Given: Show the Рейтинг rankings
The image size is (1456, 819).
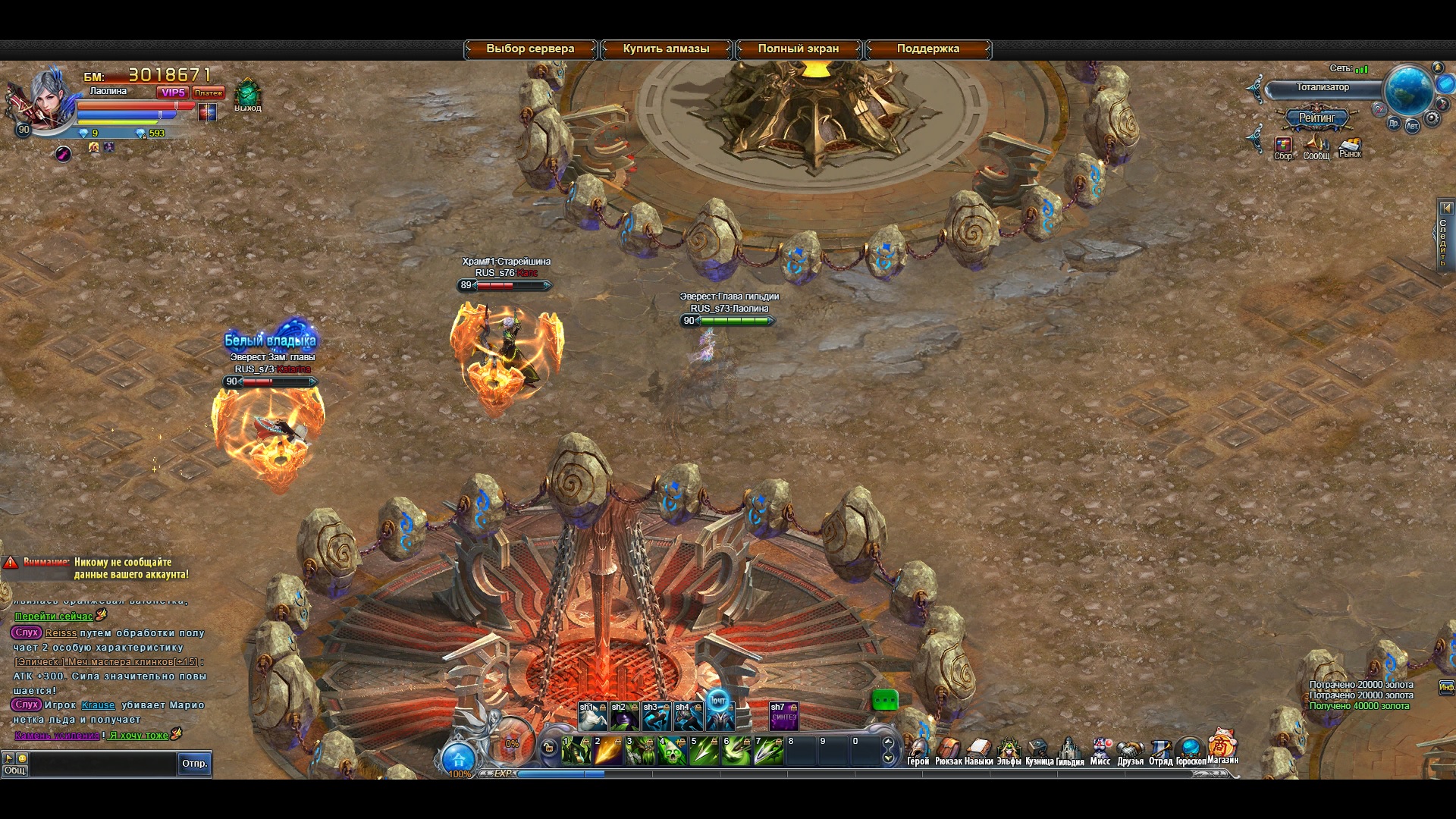Looking at the screenshot, I should click(x=1316, y=118).
